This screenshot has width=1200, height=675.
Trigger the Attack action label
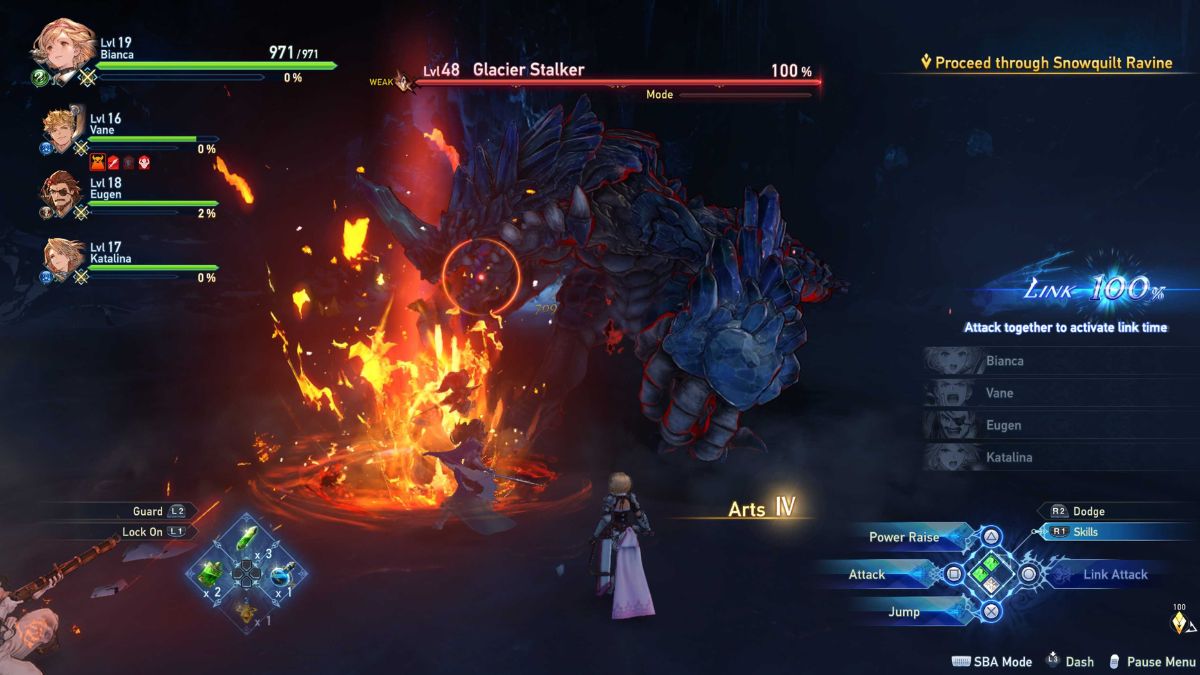867,574
